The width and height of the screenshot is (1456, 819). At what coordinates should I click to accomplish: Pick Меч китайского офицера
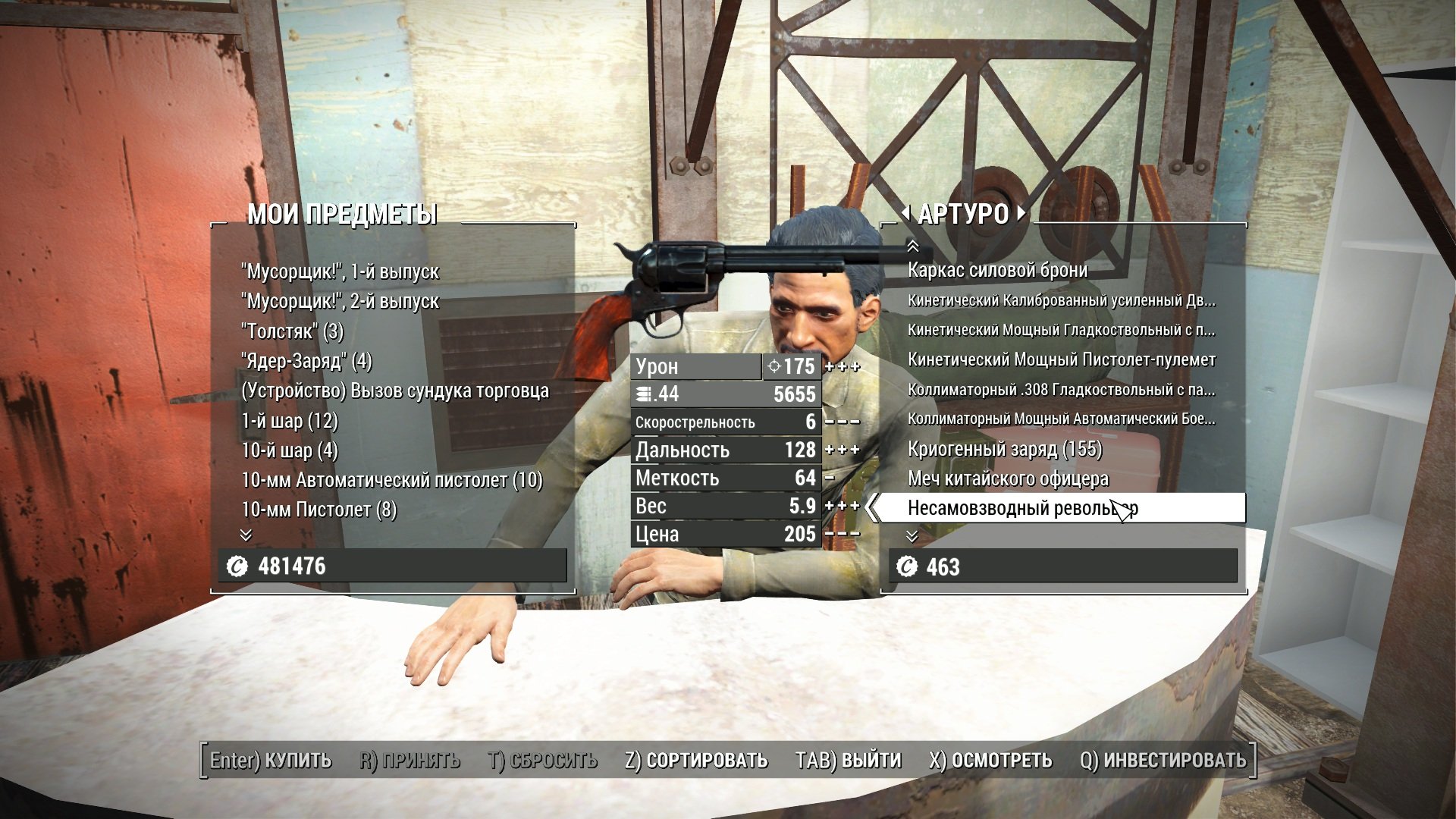click(1008, 479)
